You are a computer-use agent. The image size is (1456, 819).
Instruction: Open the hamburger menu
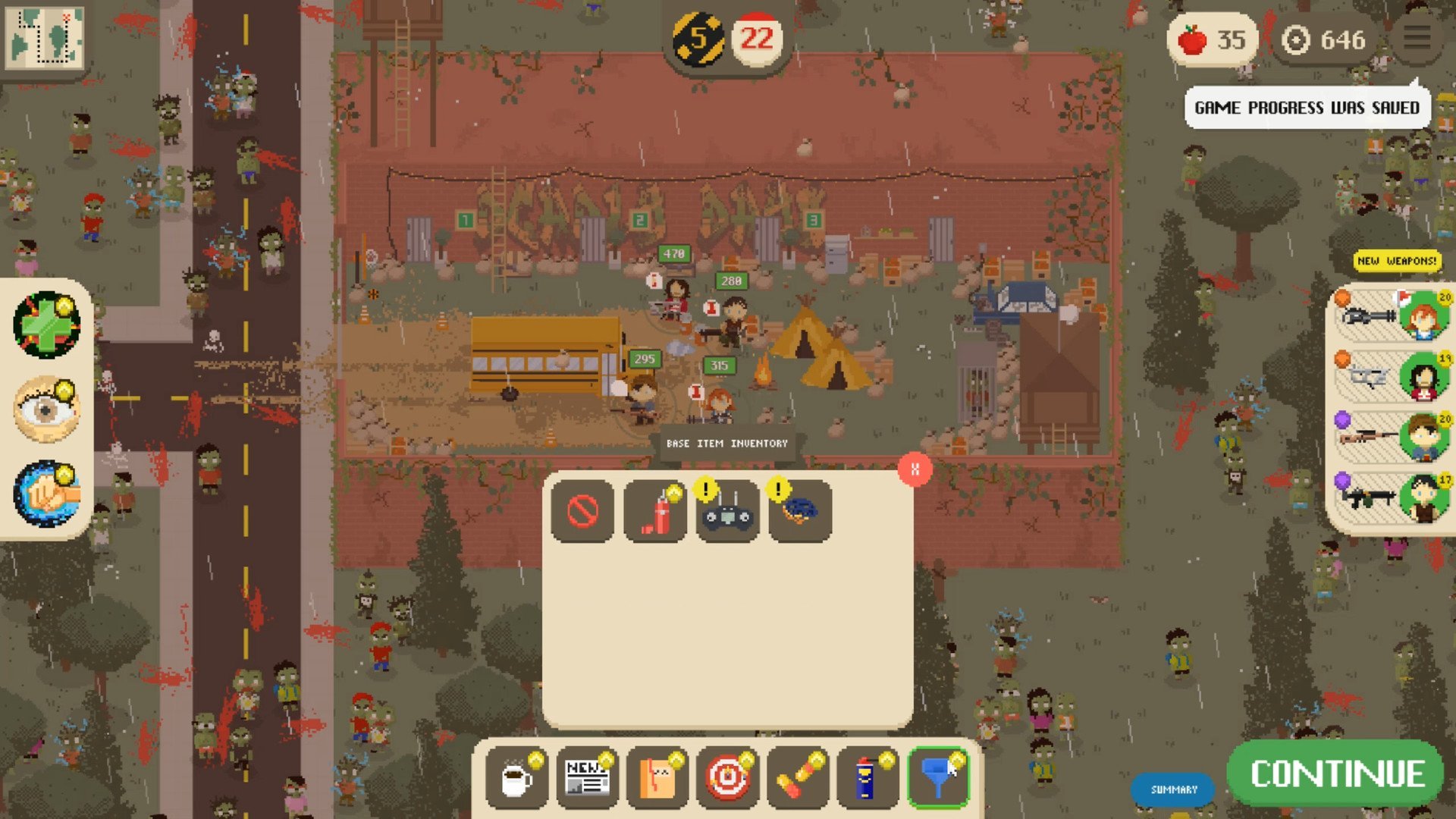tap(1417, 38)
